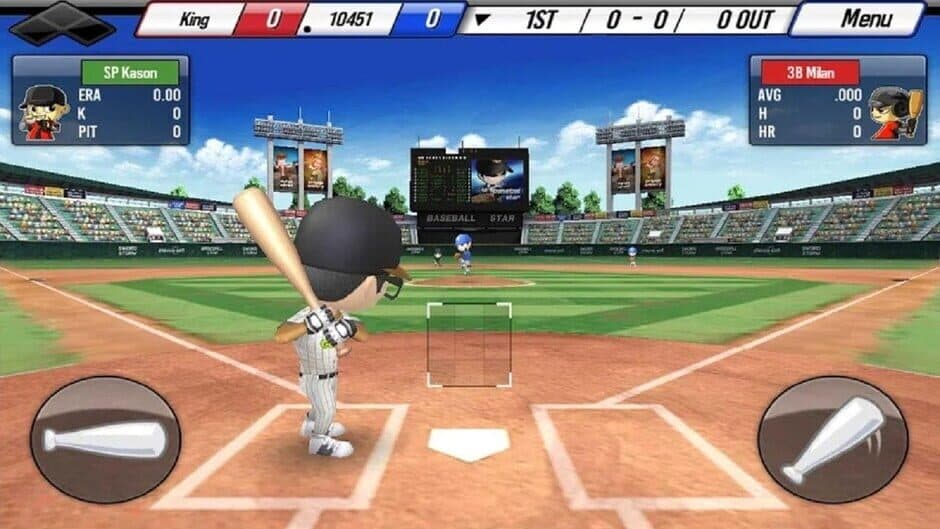Open the Menu button
This screenshot has height=529, width=940.
tap(864, 18)
